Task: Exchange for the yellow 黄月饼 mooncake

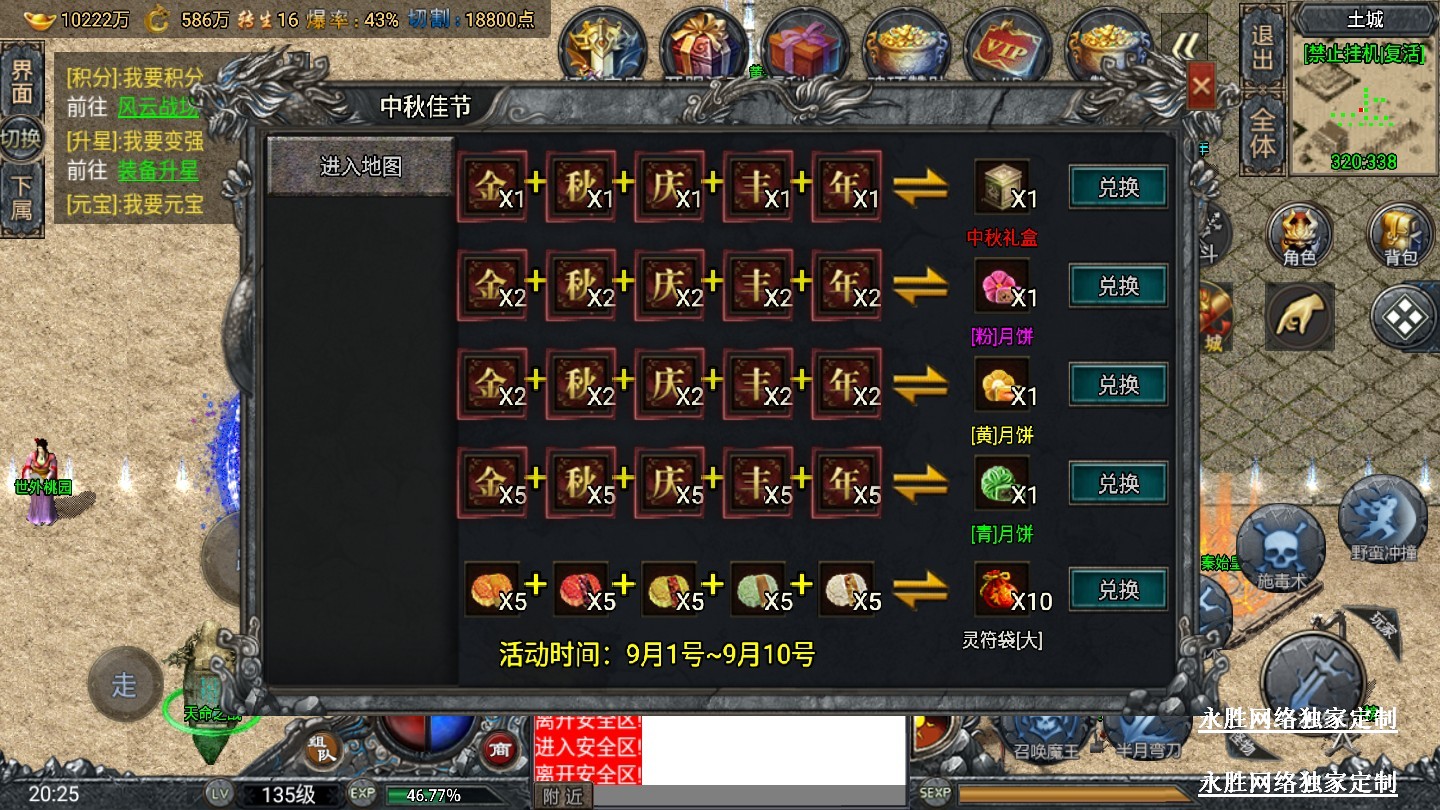Action: [1118, 385]
